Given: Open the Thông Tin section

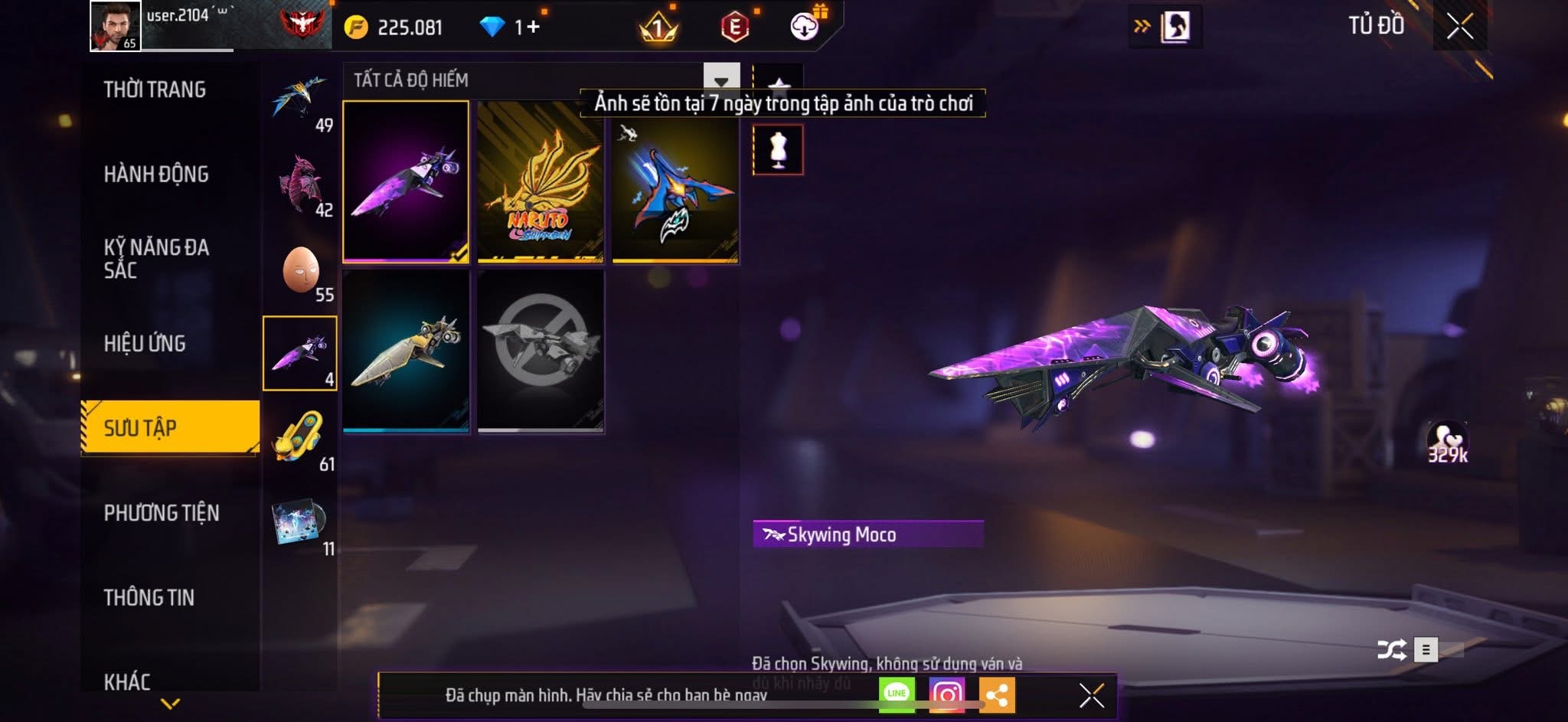Looking at the screenshot, I should point(149,598).
